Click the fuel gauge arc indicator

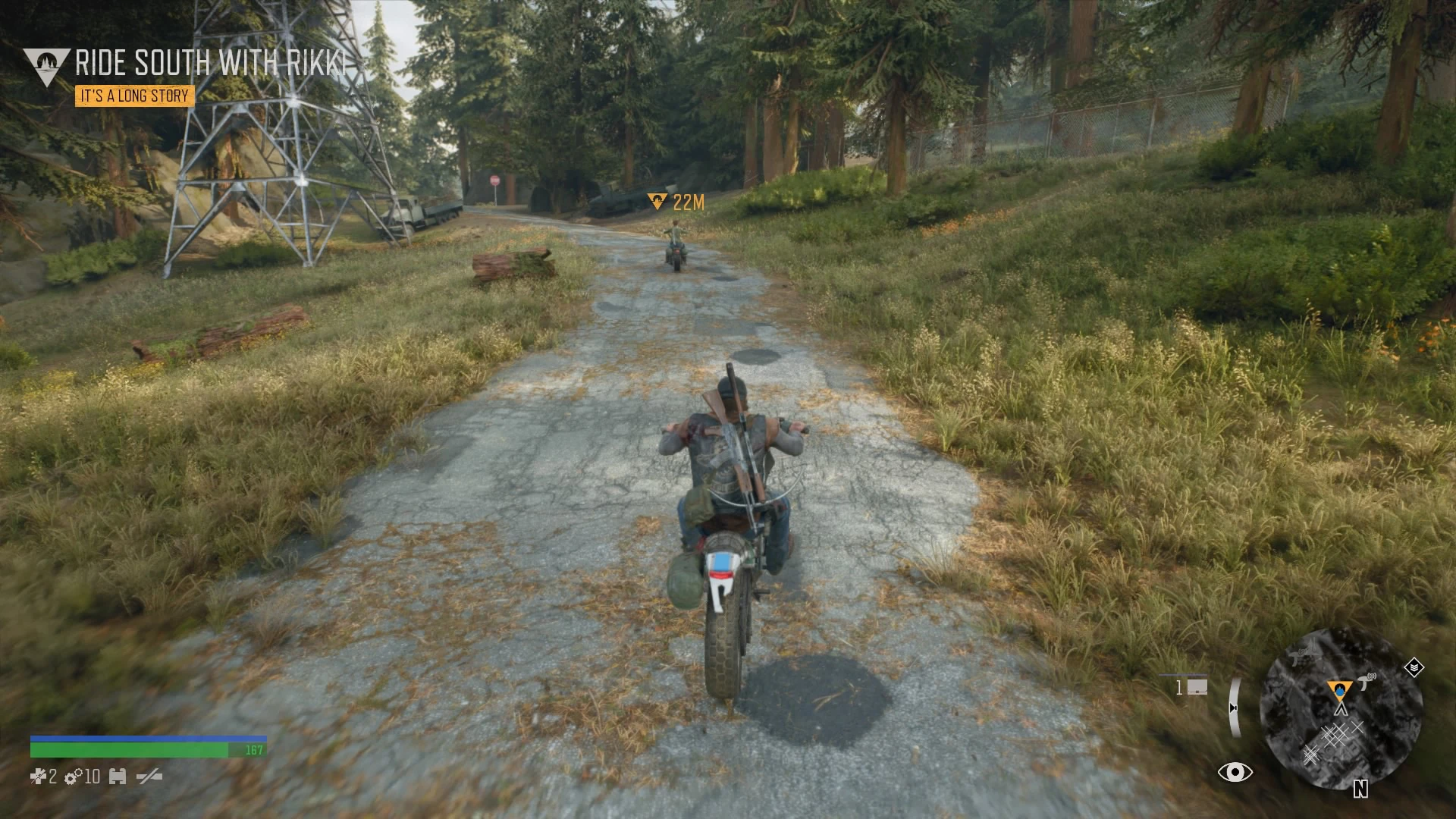point(1235,708)
